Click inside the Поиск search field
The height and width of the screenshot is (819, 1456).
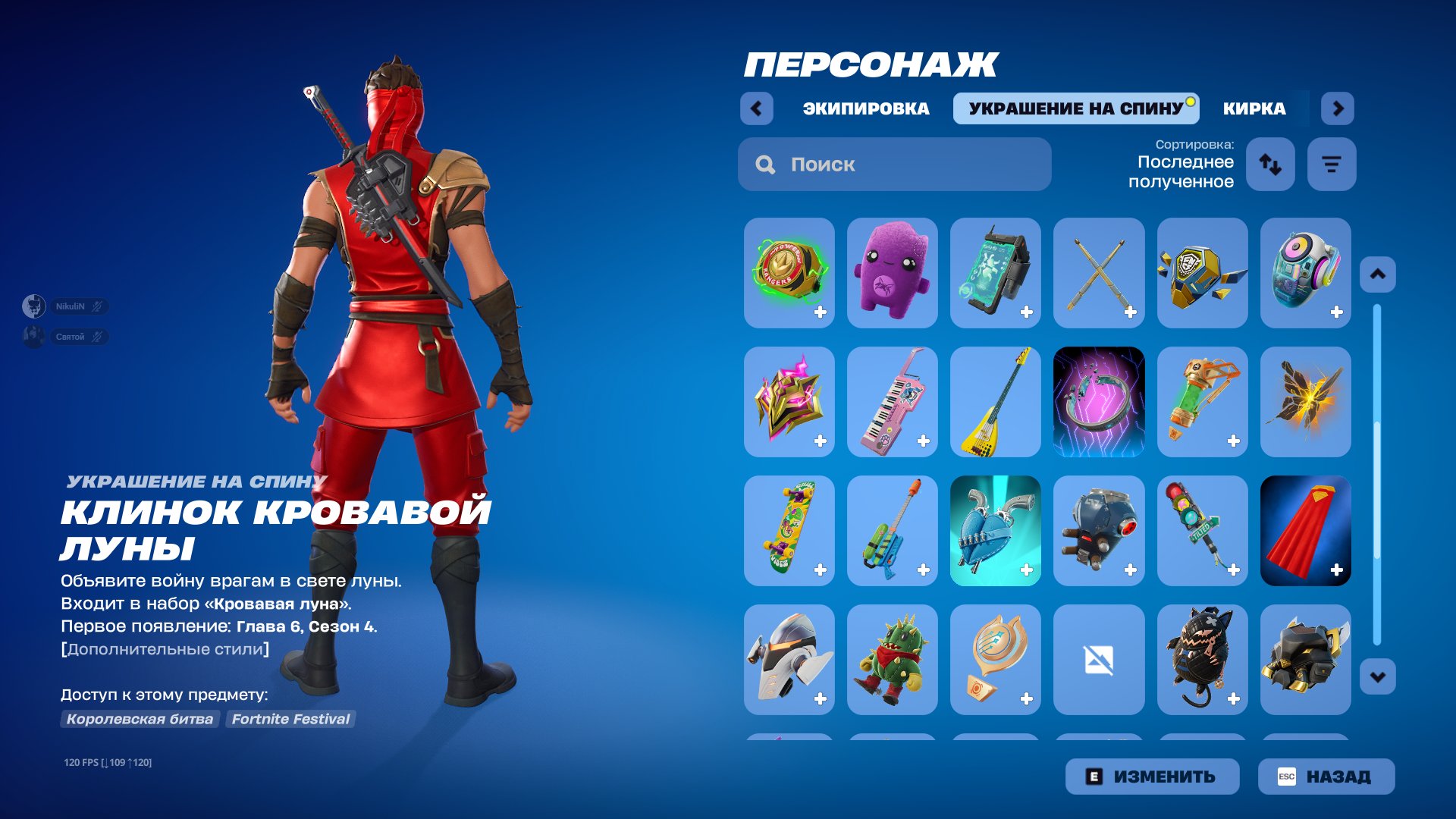(x=895, y=165)
